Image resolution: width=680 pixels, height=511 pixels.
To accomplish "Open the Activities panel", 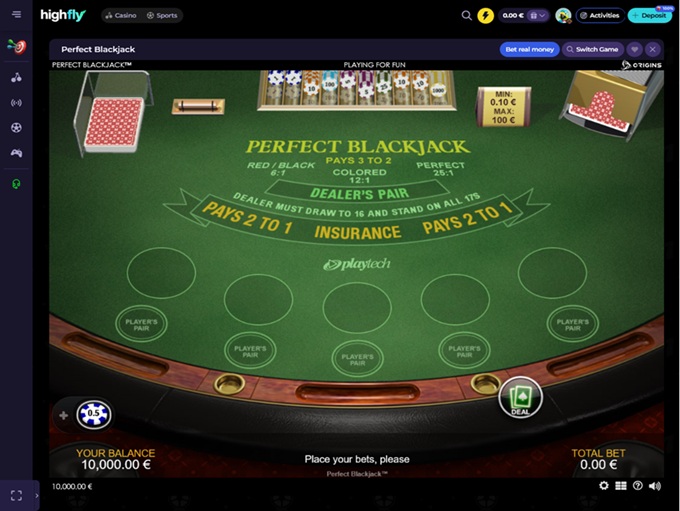I will (600, 16).
